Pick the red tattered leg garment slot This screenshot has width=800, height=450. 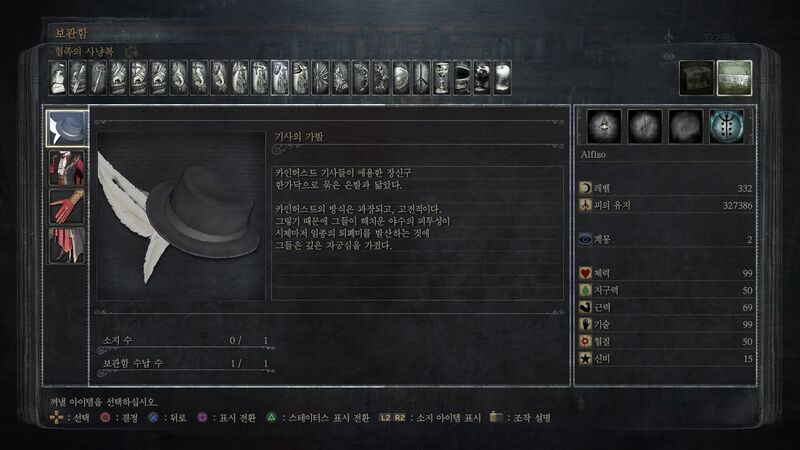click(x=67, y=245)
